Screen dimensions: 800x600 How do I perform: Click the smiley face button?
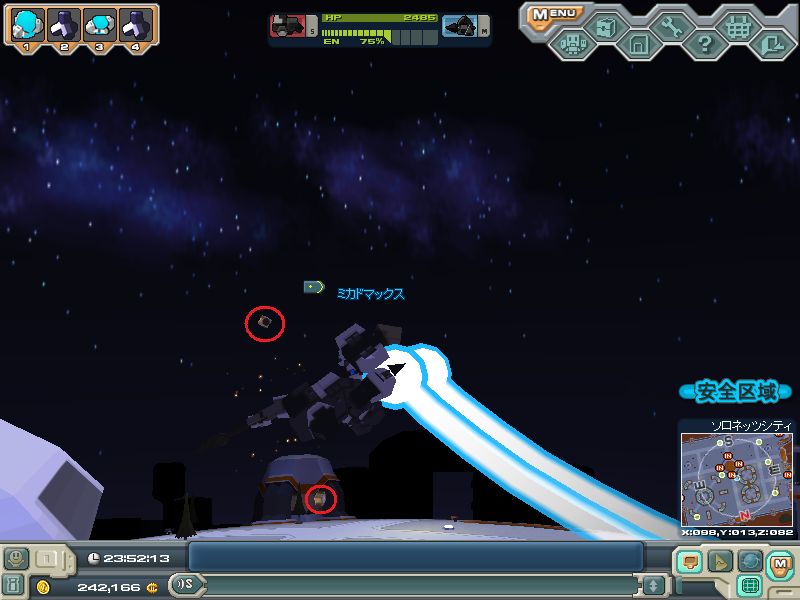pyautogui.click(x=16, y=559)
